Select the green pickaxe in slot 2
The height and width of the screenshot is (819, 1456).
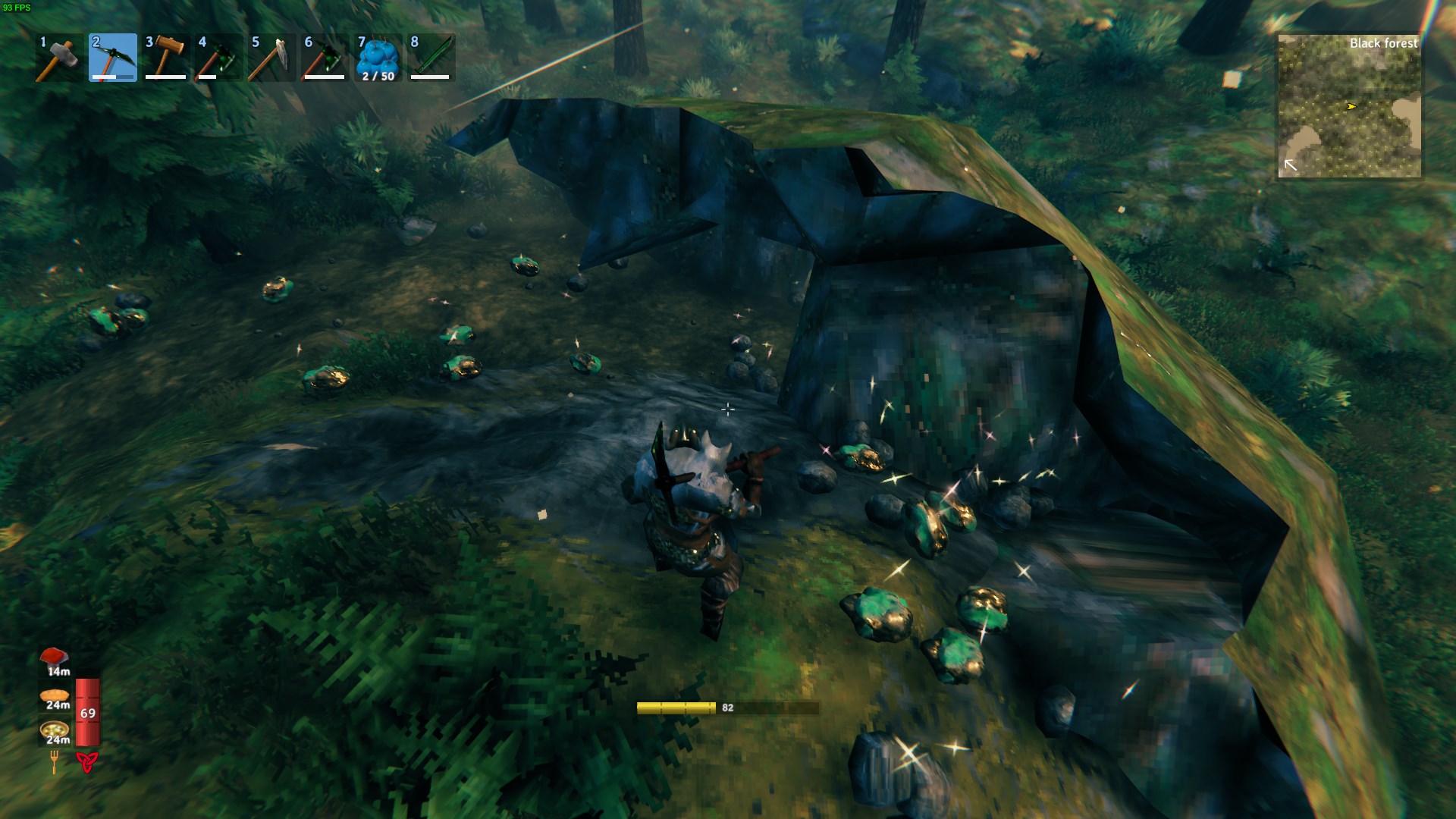pyautogui.click(x=113, y=58)
